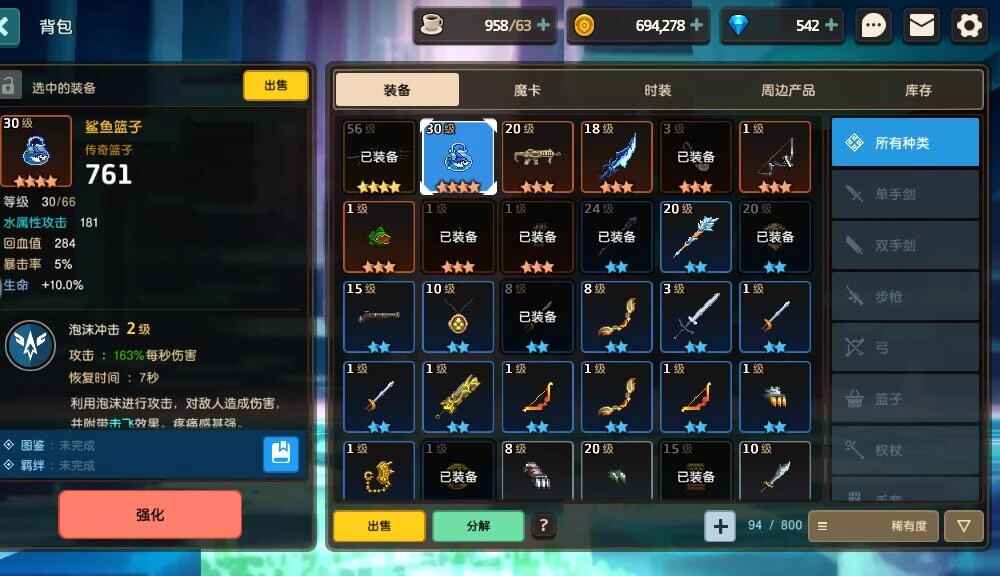Click the red 强化 enhance button
Screen dimensions: 1000x576
(x=150, y=515)
